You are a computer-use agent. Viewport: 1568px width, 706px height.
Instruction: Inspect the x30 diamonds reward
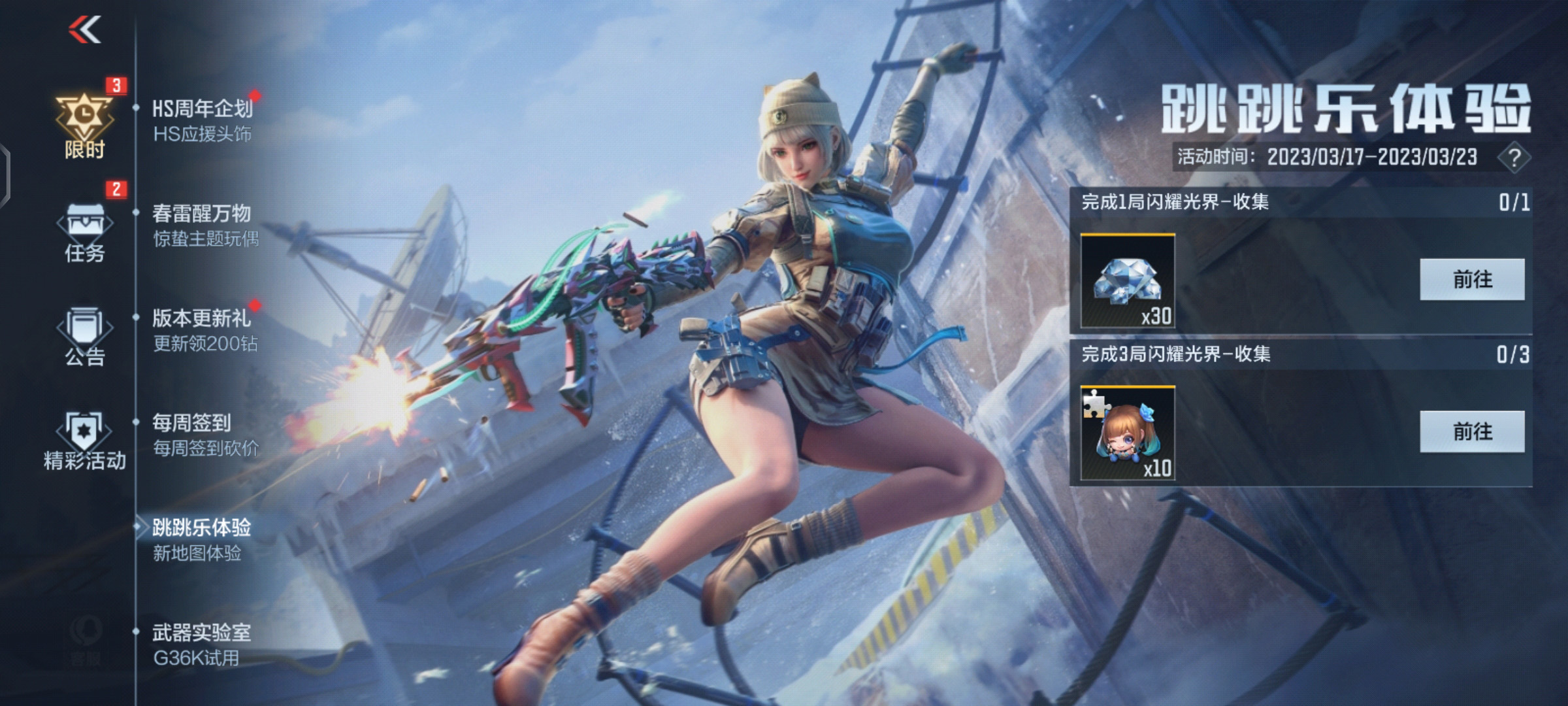(1128, 281)
